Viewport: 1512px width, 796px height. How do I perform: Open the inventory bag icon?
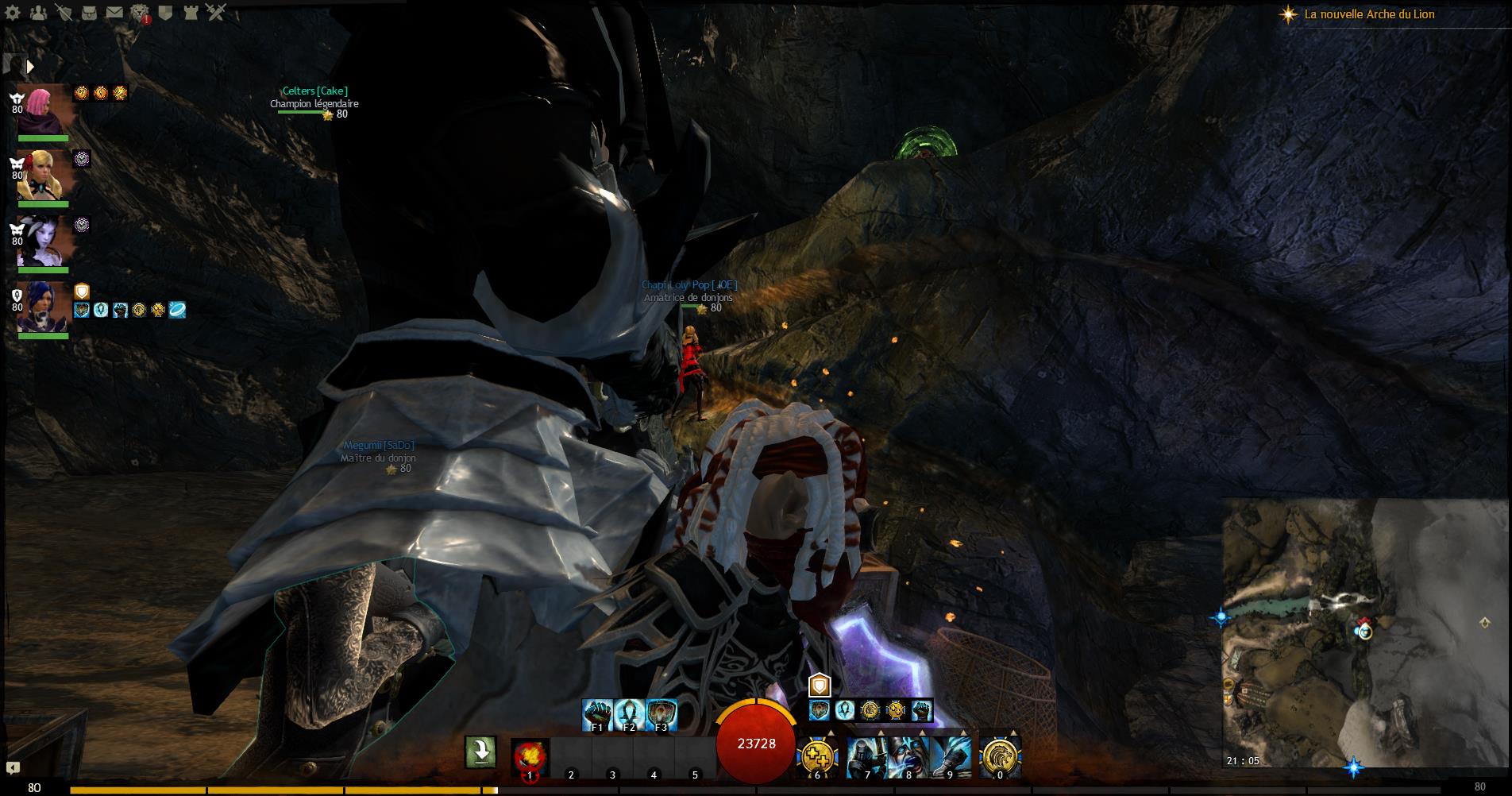tap(90, 13)
